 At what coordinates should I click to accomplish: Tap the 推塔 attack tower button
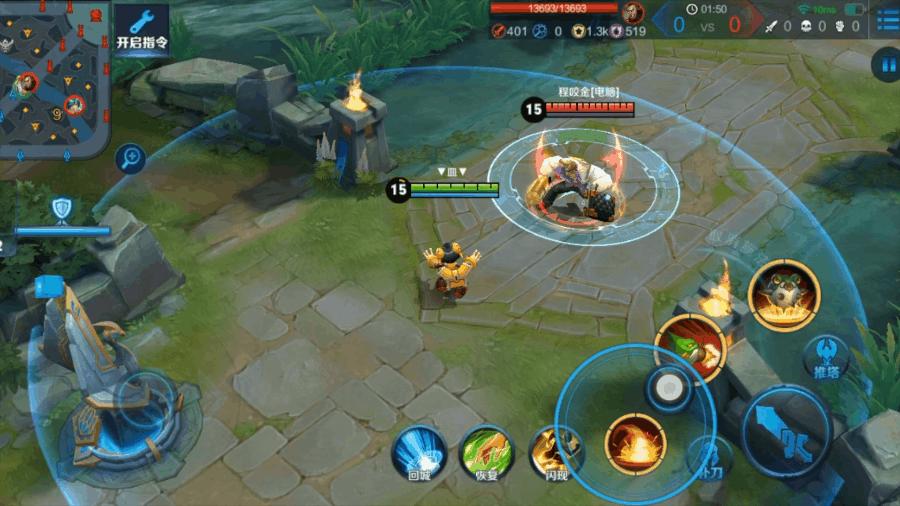(x=827, y=356)
